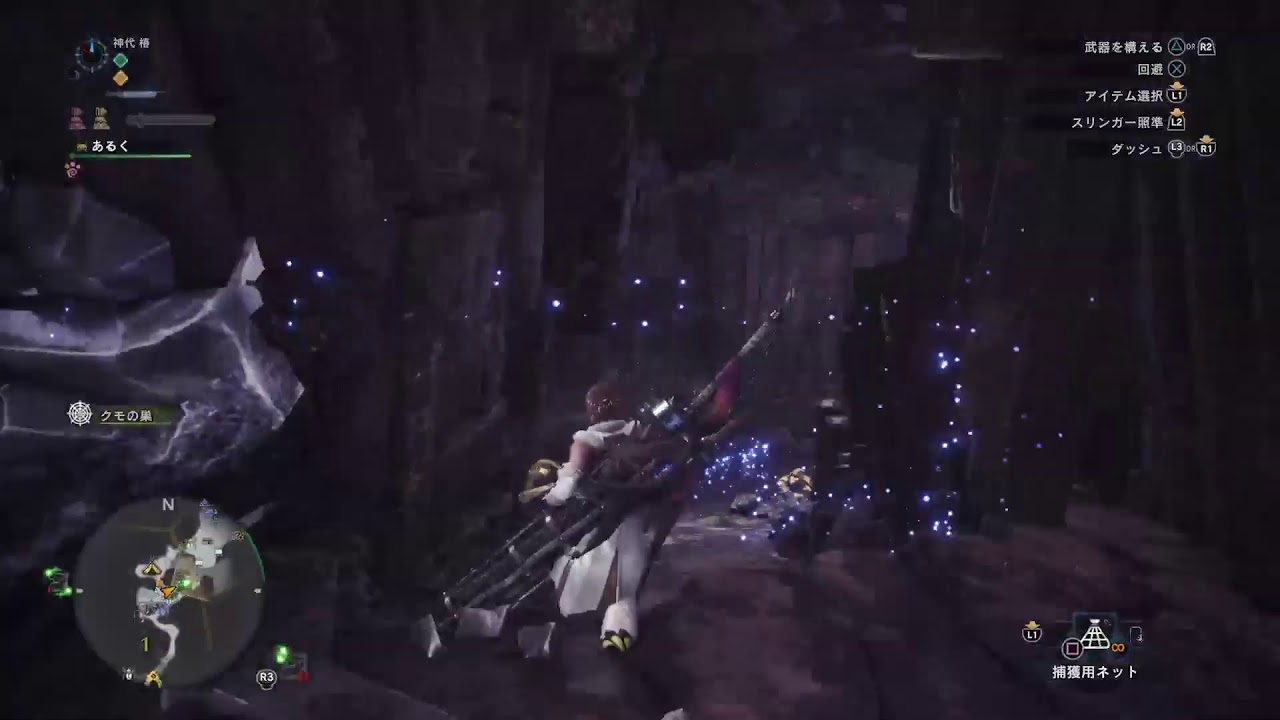Select the green buff diamond under the hunter name

point(120,60)
